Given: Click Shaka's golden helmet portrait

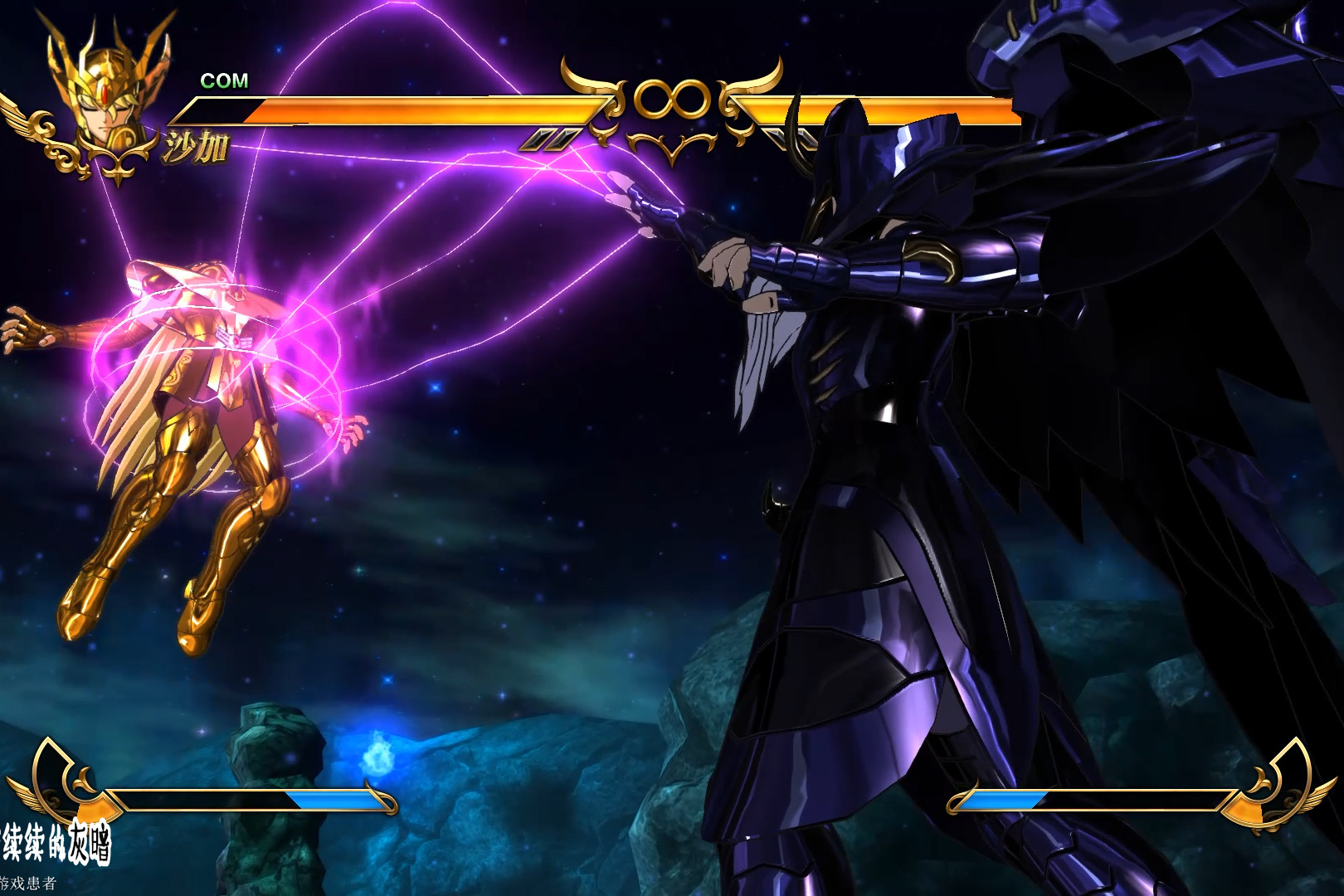Looking at the screenshot, I should [108, 95].
